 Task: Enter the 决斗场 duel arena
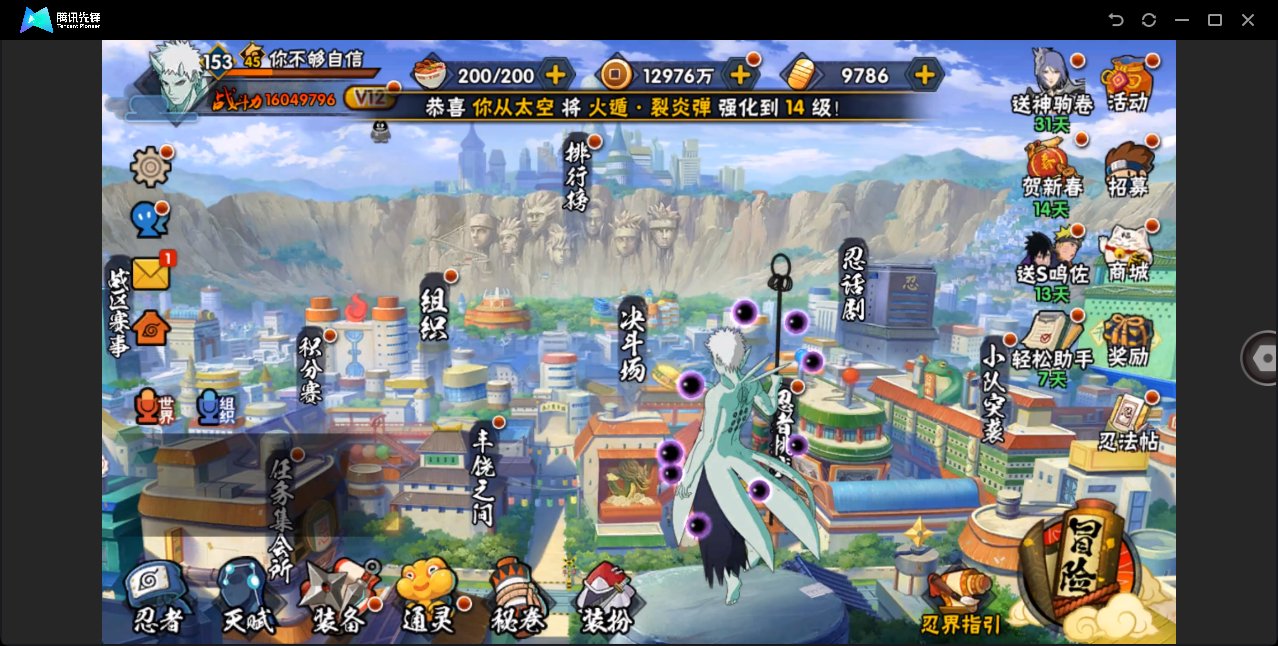[x=633, y=340]
